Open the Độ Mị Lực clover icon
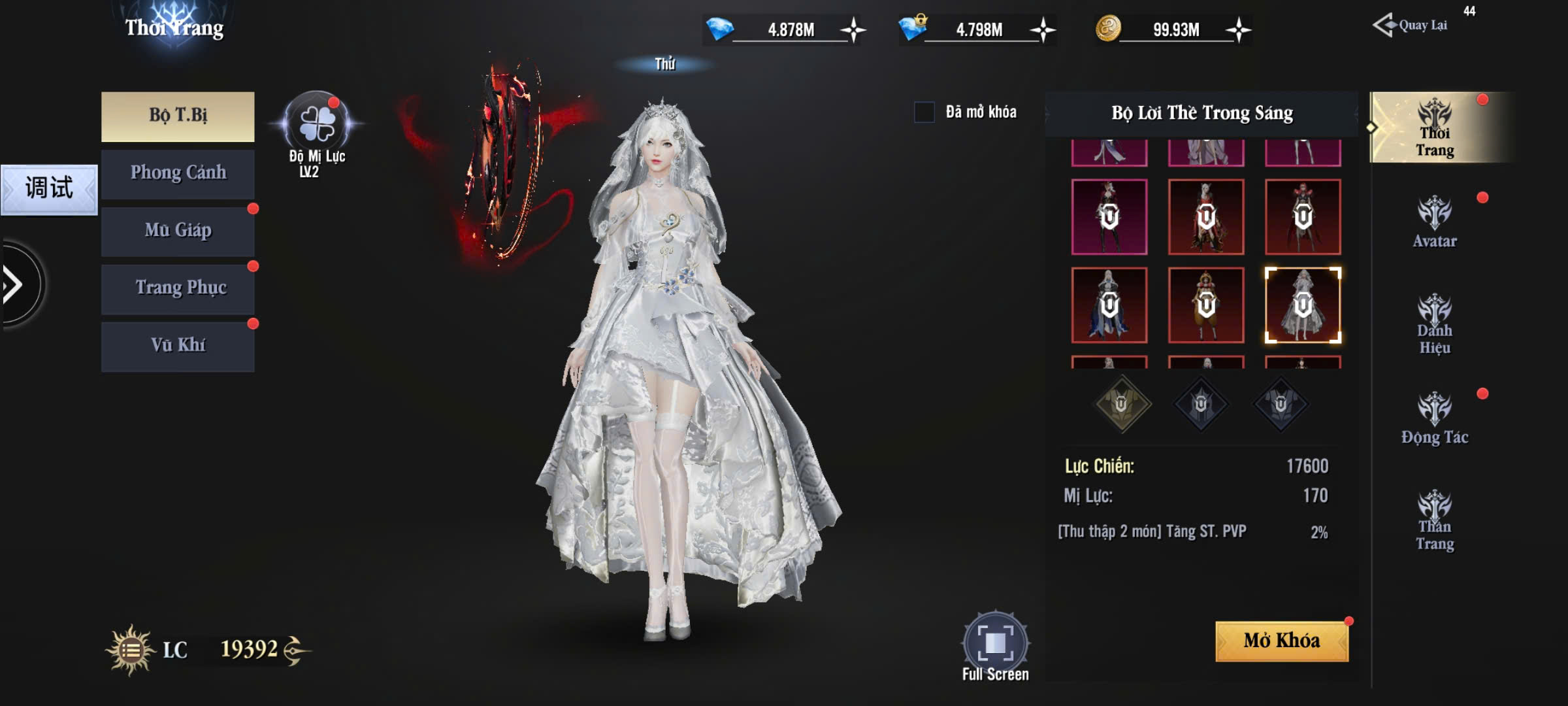 point(317,124)
